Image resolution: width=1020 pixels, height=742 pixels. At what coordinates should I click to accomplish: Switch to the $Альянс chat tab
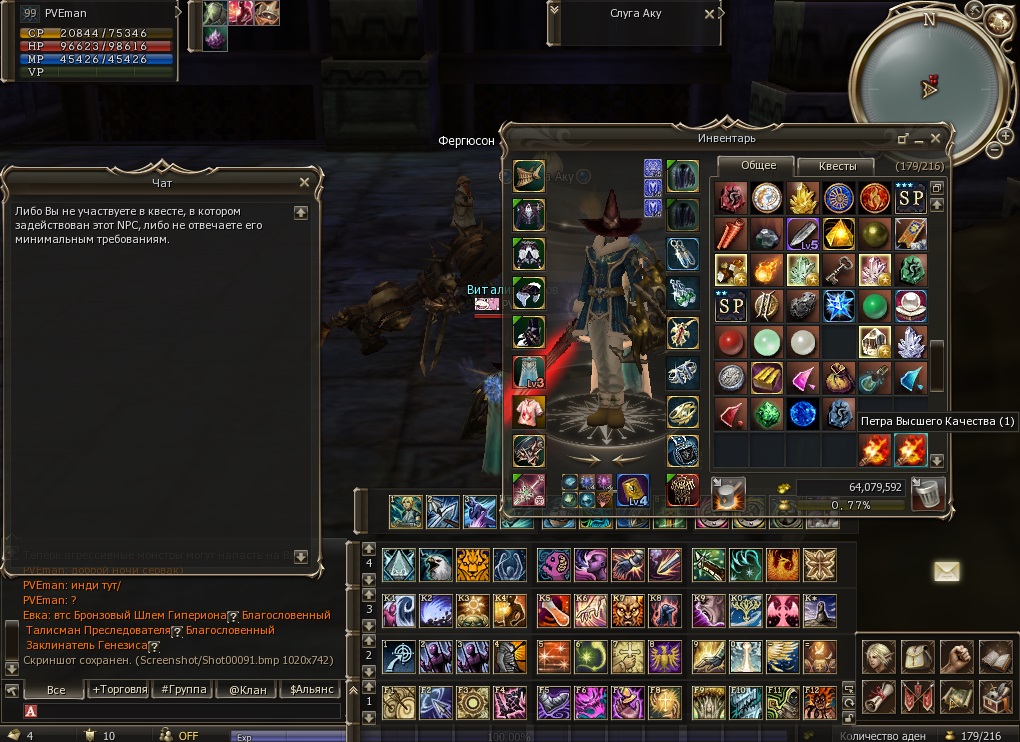(309, 689)
